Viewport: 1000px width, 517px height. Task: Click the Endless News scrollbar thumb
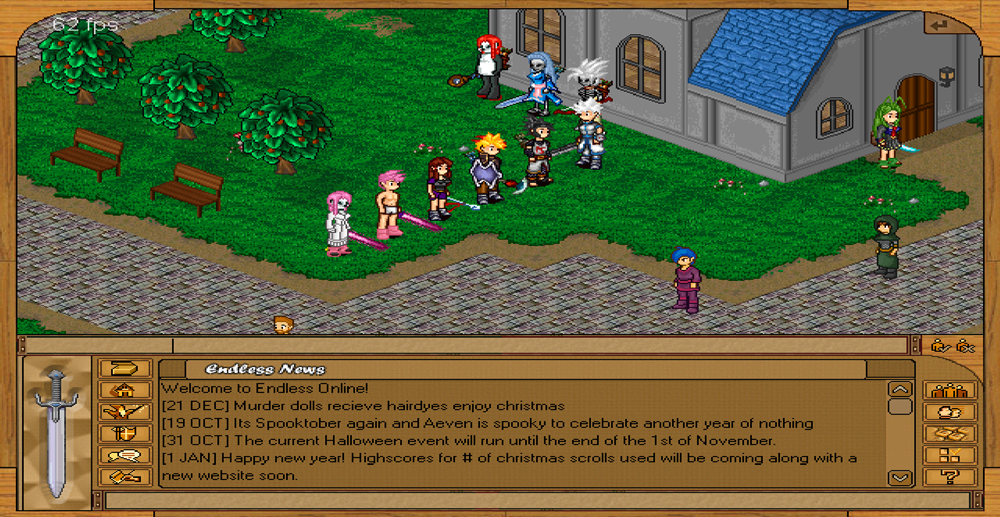[x=900, y=407]
